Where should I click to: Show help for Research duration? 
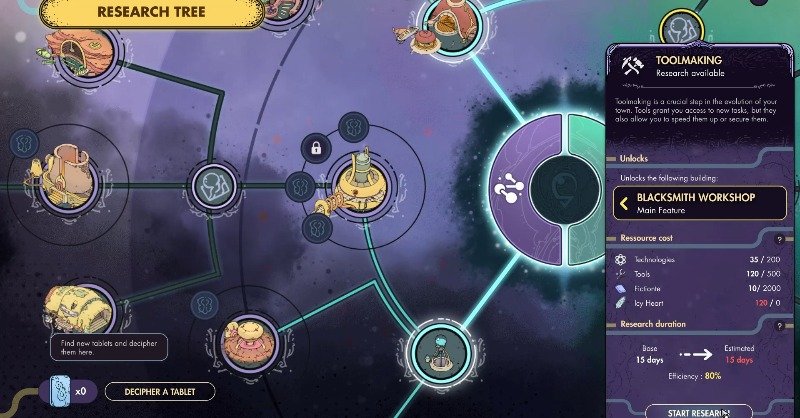(x=778, y=325)
